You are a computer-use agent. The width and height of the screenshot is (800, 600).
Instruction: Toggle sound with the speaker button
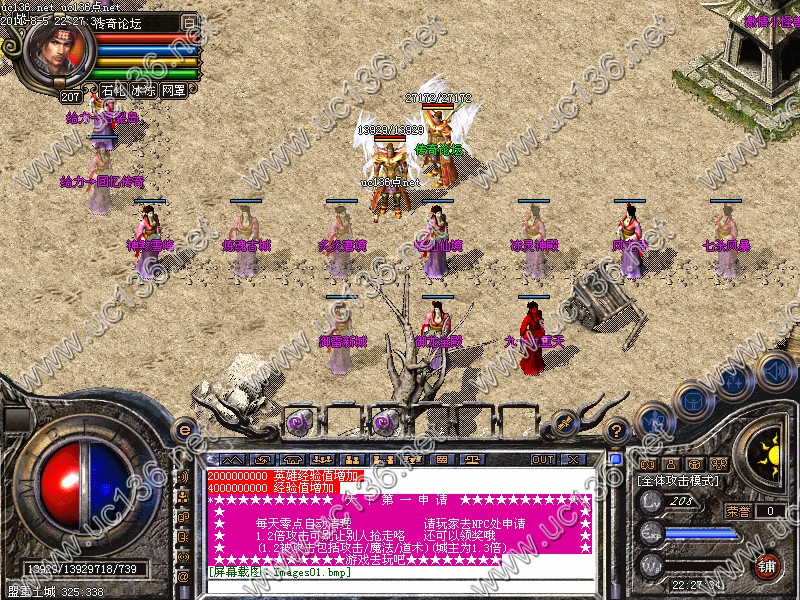(x=774, y=370)
